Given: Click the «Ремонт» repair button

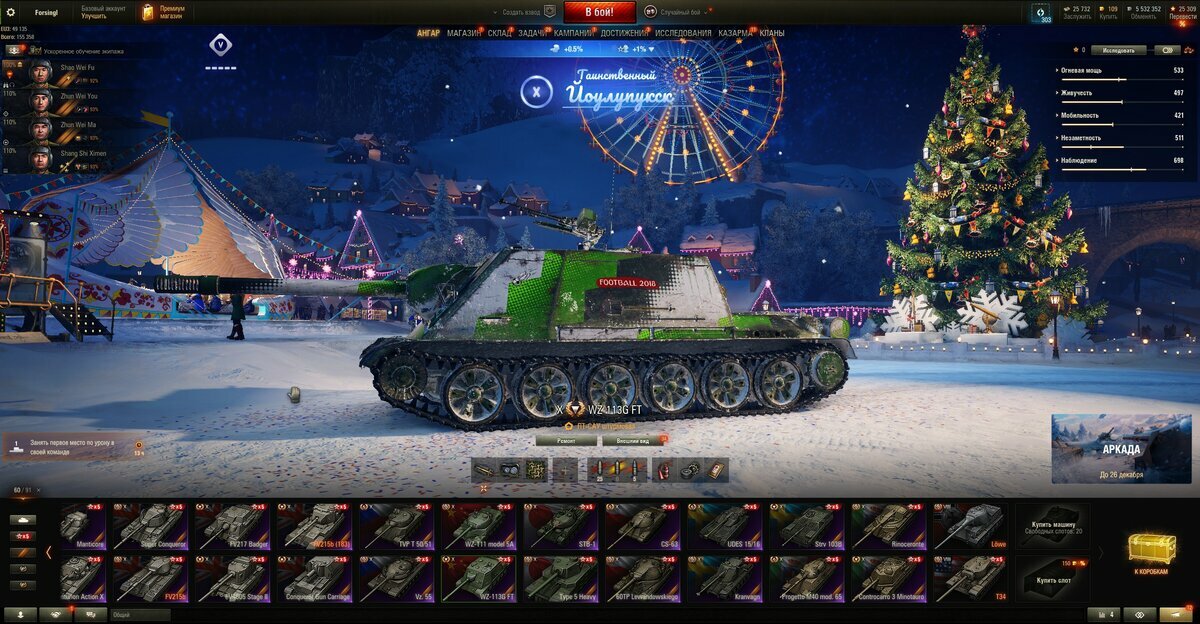Looking at the screenshot, I should [x=566, y=440].
